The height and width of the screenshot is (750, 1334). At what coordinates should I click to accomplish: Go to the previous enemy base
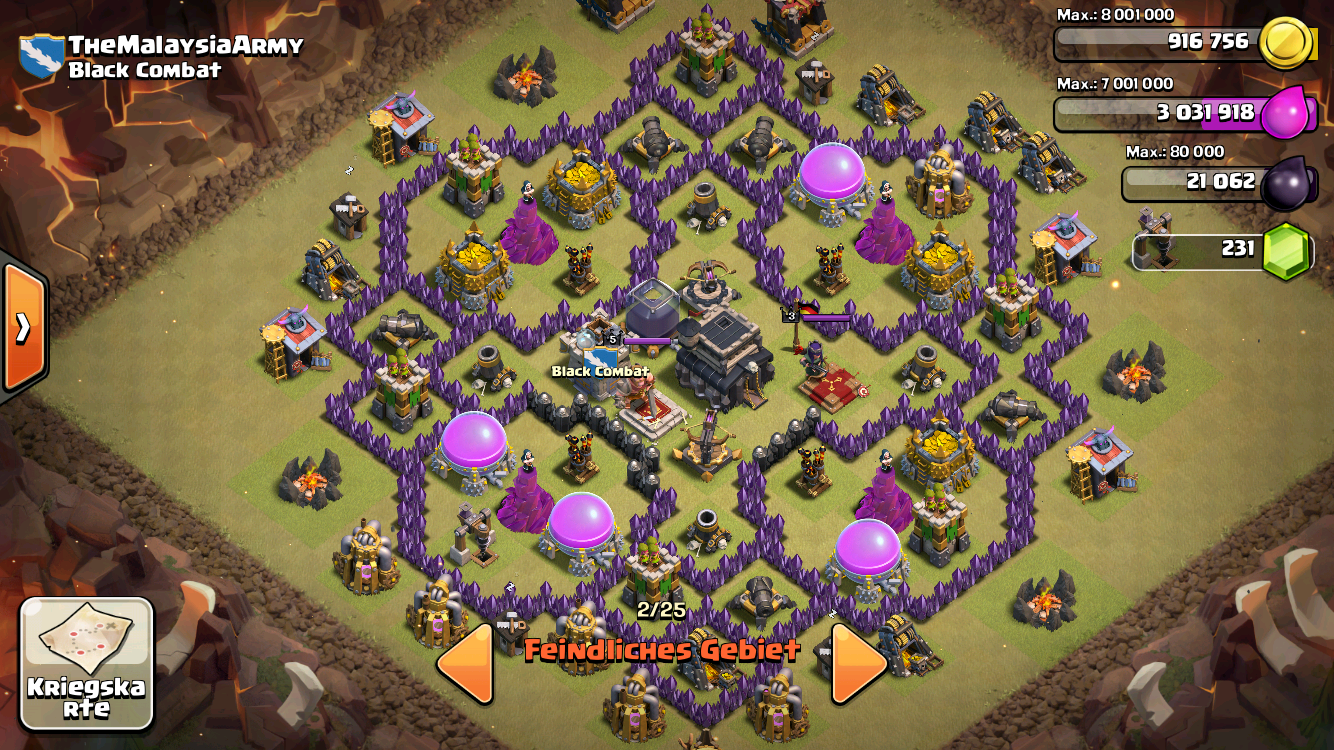[466, 662]
